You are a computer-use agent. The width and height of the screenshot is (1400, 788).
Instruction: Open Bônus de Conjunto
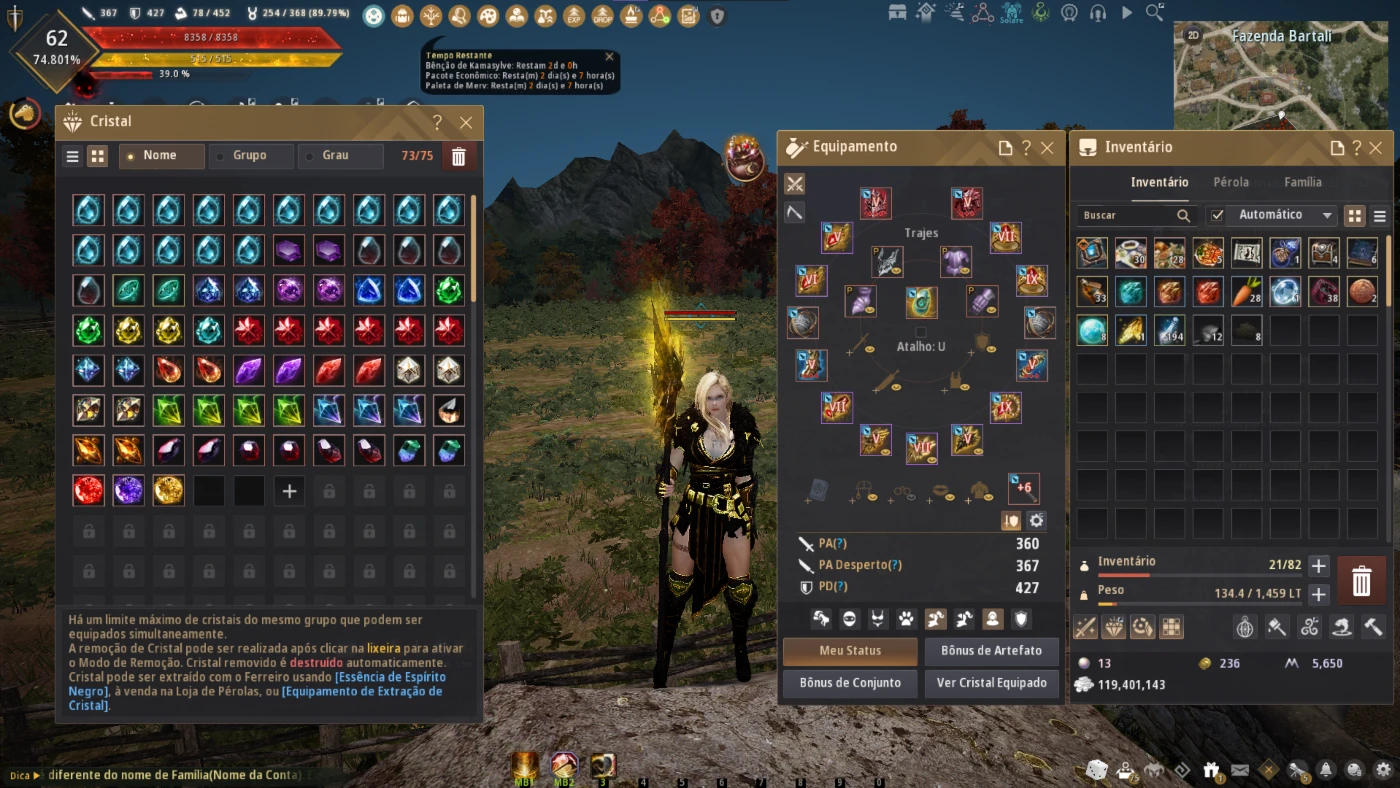[850, 683]
